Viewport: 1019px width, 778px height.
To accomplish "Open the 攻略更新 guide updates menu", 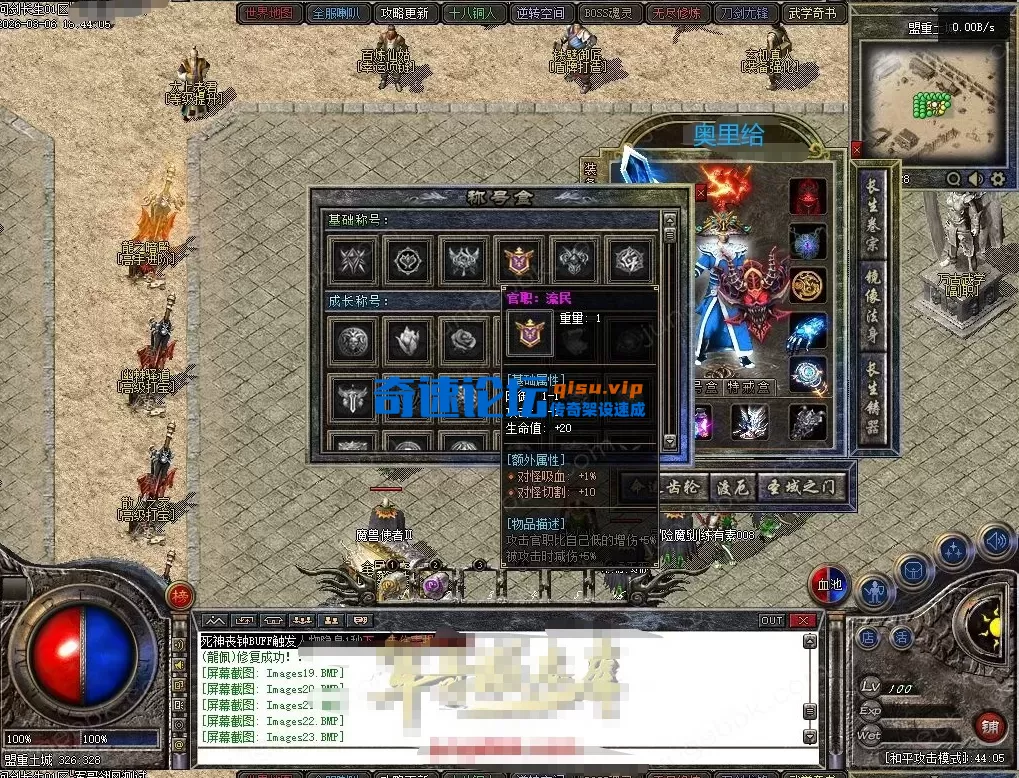I will coord(404,13).
